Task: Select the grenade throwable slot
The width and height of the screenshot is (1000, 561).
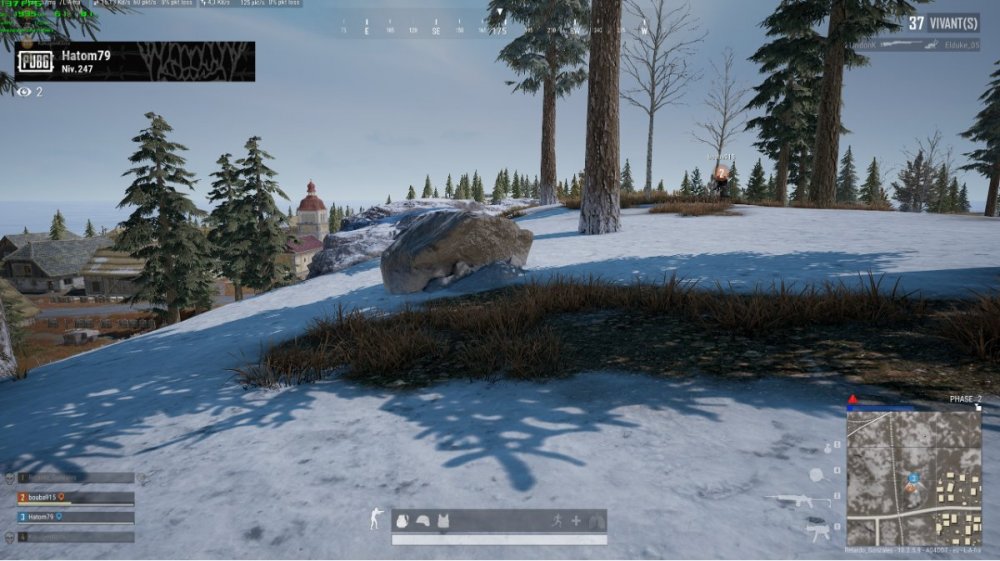Action: [828, 448]
